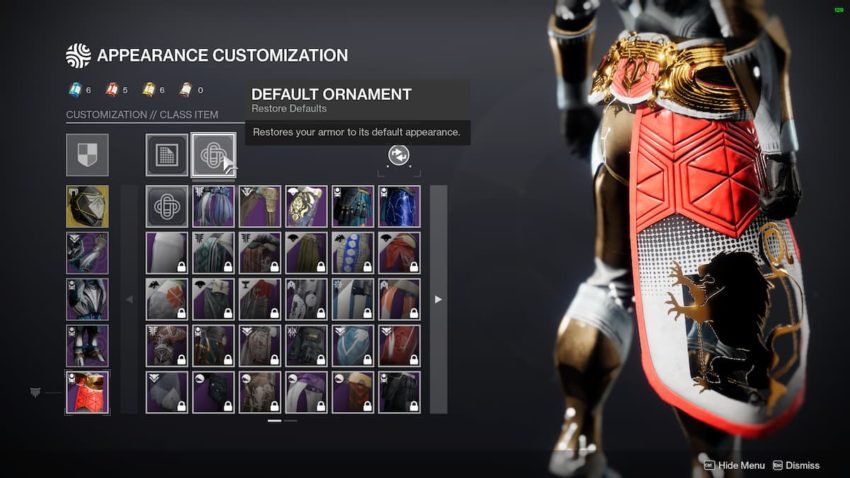
Task: Go to next ornament page arrow
Action: click(x=438, y=299)
